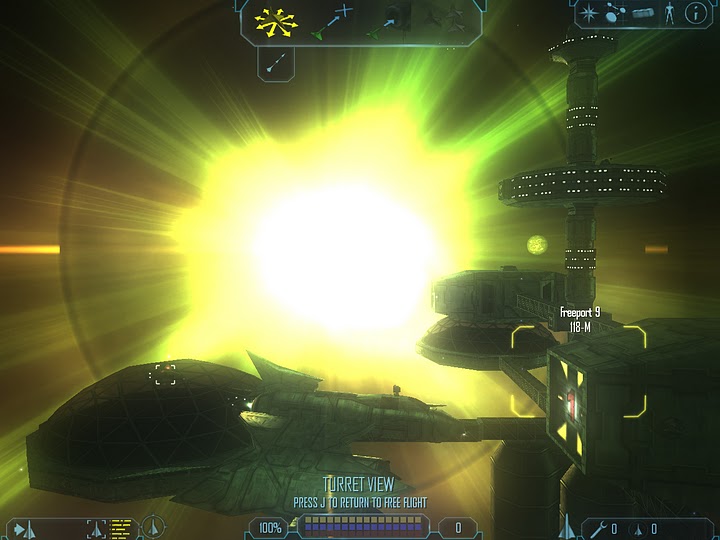Open the Nav Map star icon

coord(589,14)
